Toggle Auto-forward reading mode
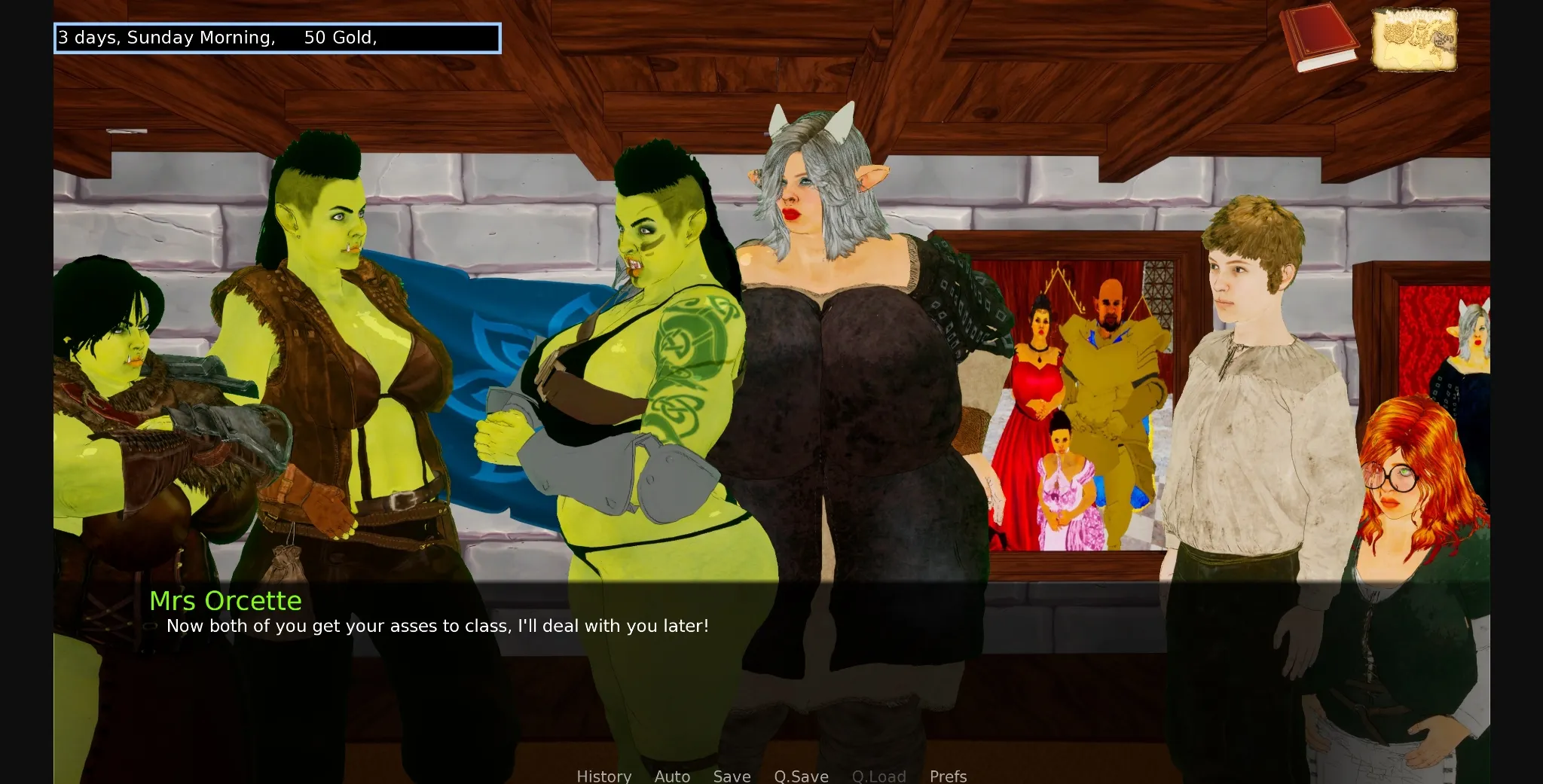The height and width of the screenshot is (784, 1543). point(671,776)
